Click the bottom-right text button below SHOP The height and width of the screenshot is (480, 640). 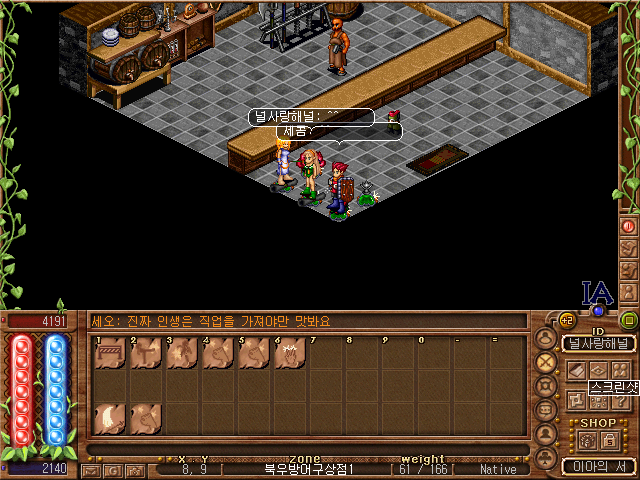click(x=598, y=466)
